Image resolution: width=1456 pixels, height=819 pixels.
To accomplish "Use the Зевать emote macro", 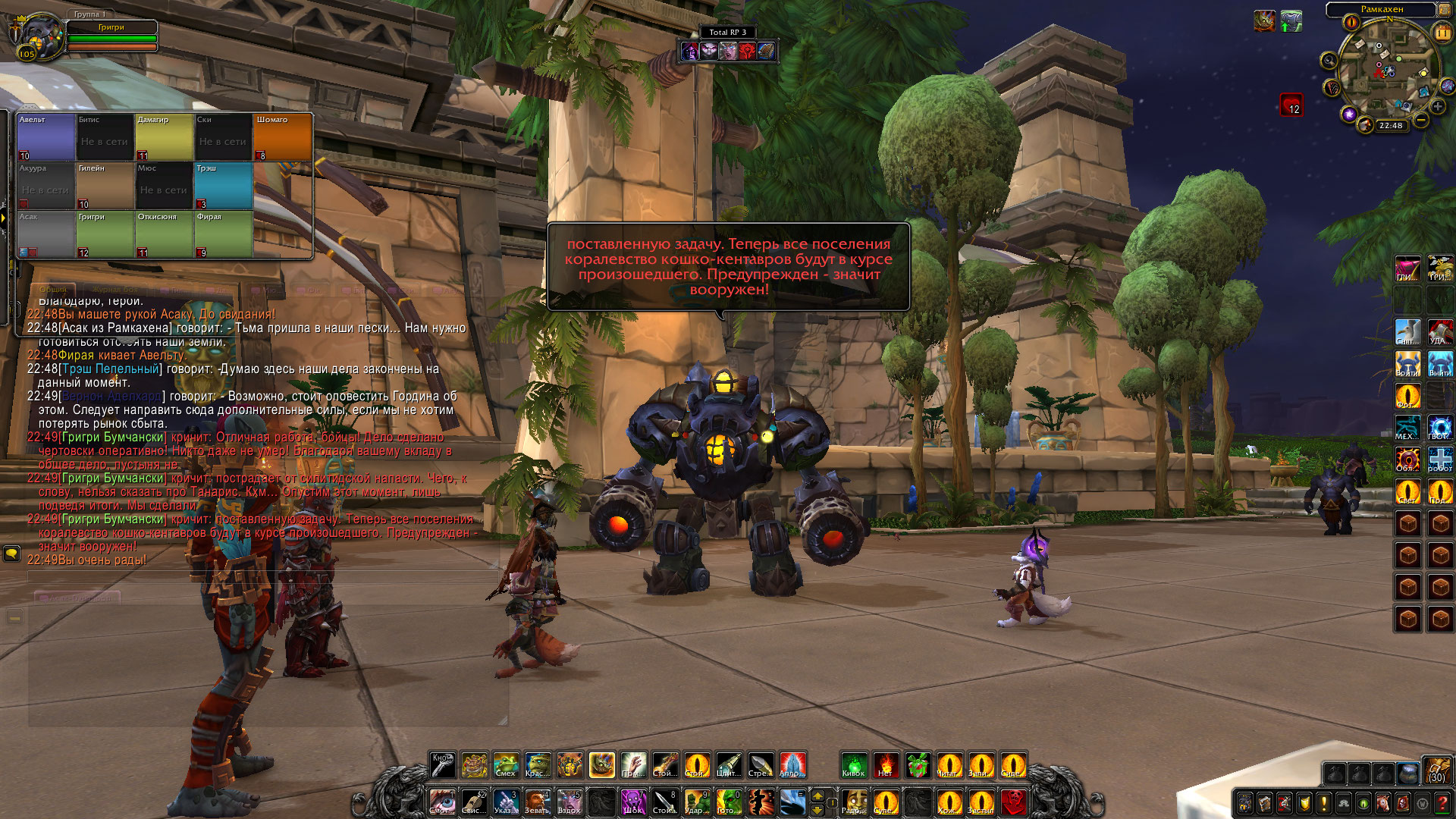I will (x=537, y=802).
